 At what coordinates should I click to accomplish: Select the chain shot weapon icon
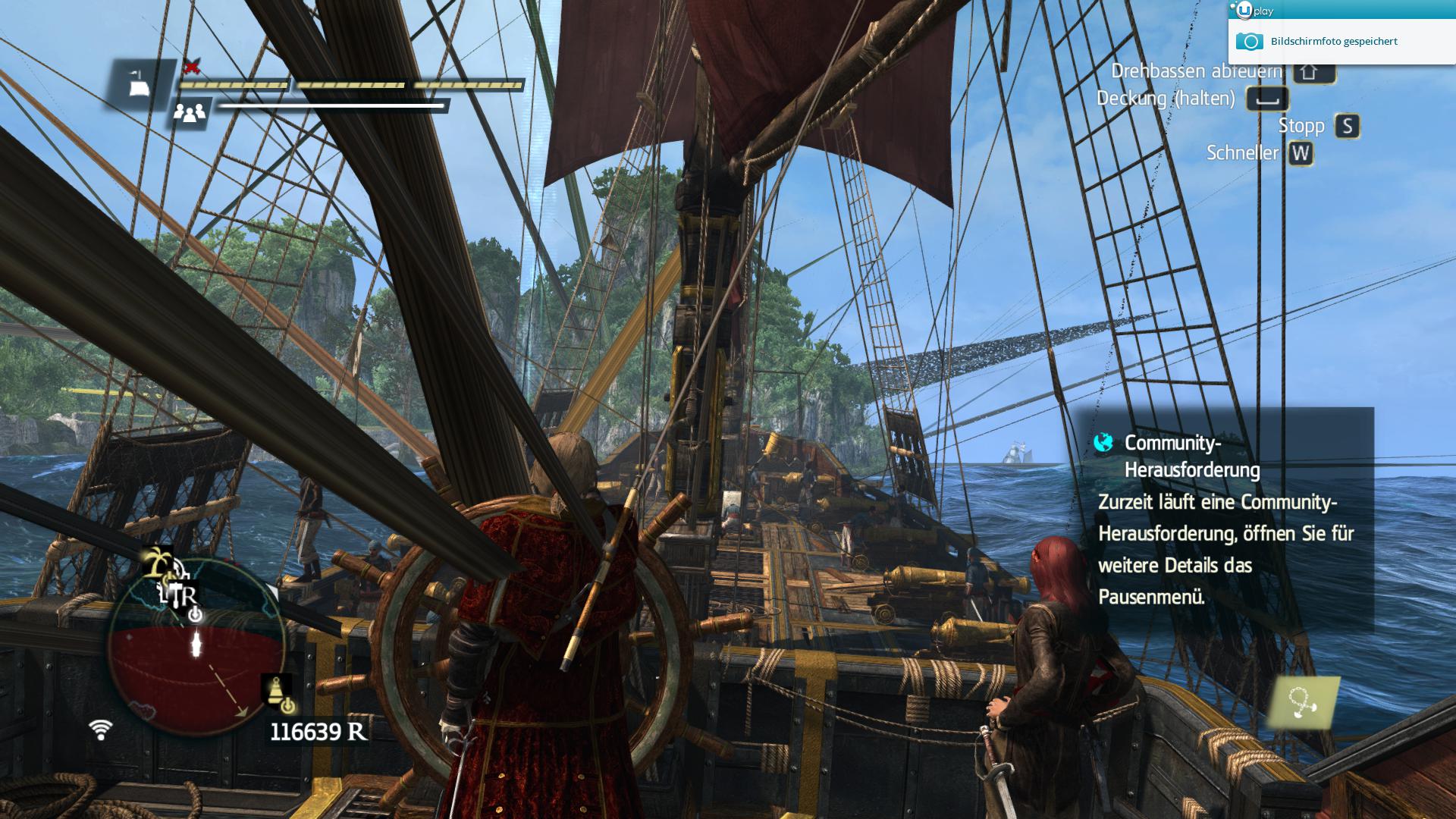[1304, 703]
